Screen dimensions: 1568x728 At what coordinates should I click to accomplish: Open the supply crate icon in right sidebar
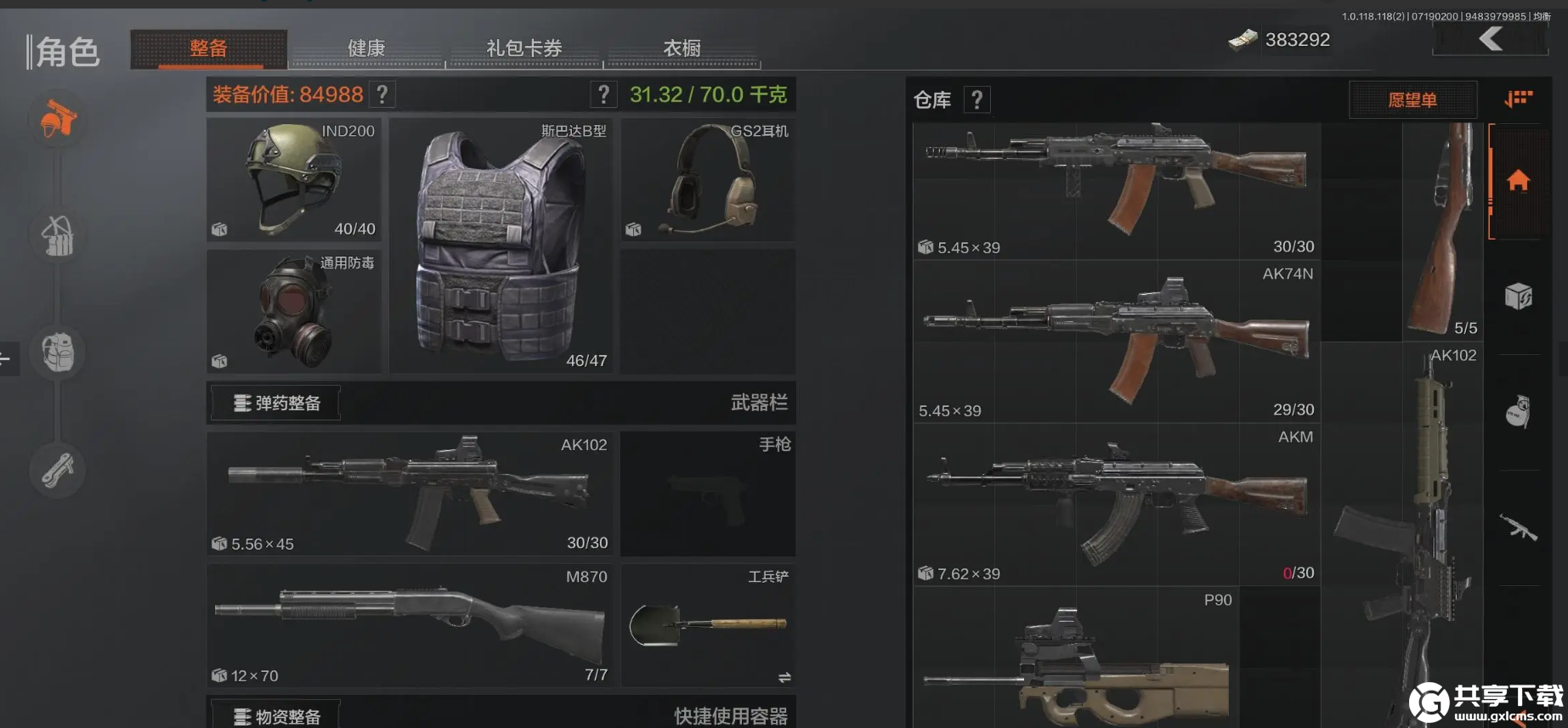point(1520,296)
